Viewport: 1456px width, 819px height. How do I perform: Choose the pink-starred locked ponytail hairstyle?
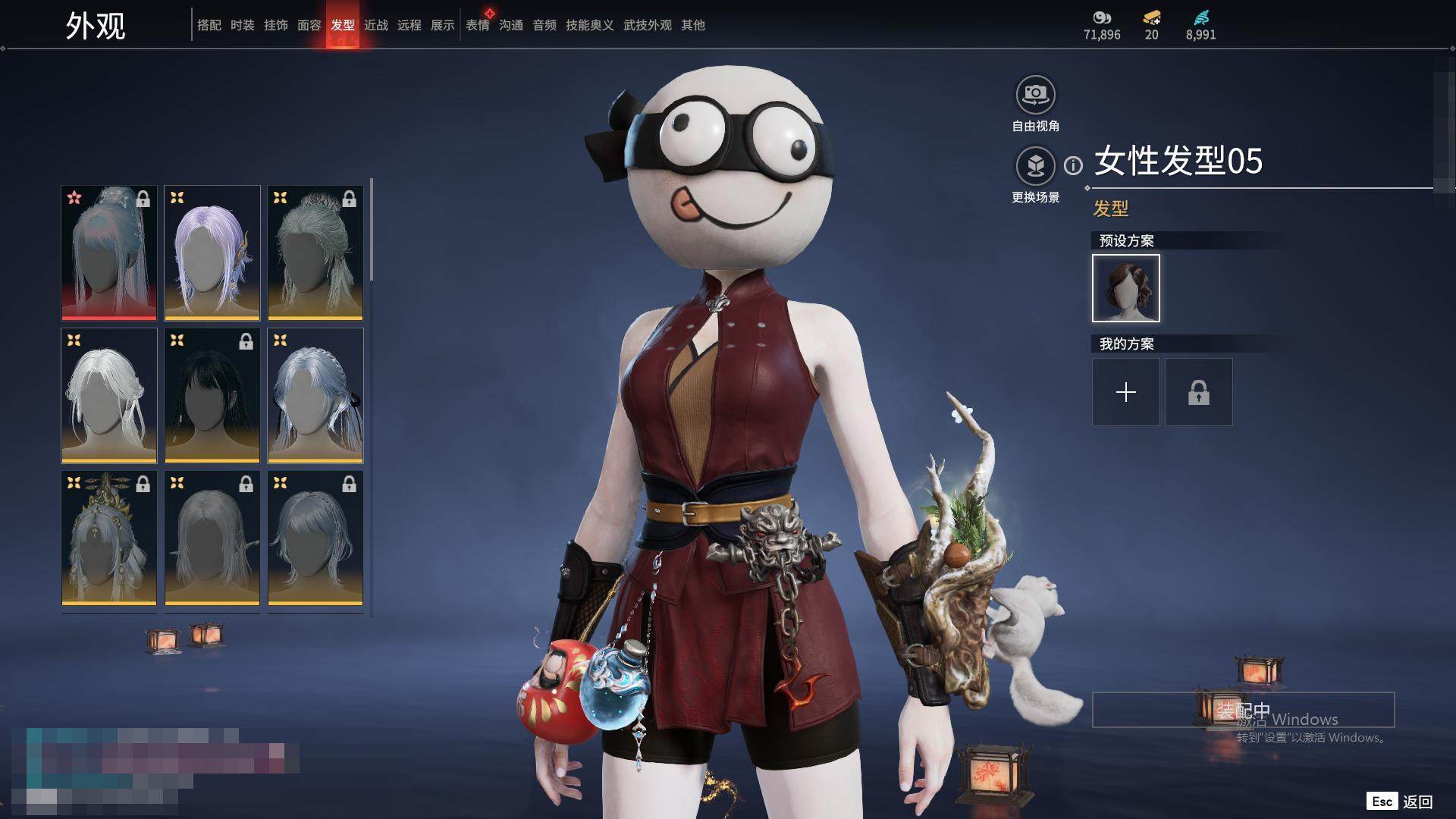pos(109,253)
